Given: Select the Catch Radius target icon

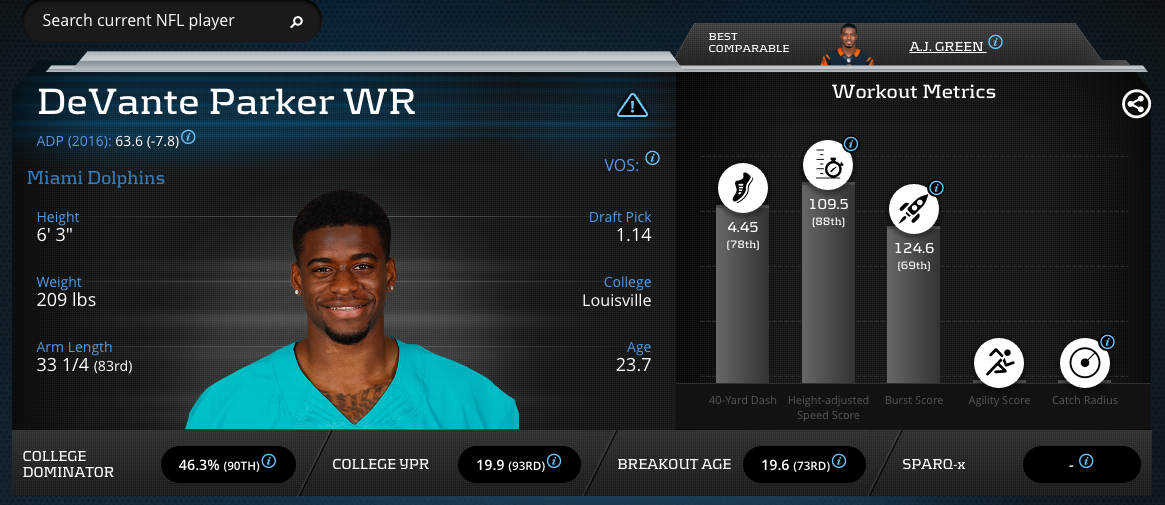Looking at the screenshot, I should pyautogui.click(x=1084, y=364).
